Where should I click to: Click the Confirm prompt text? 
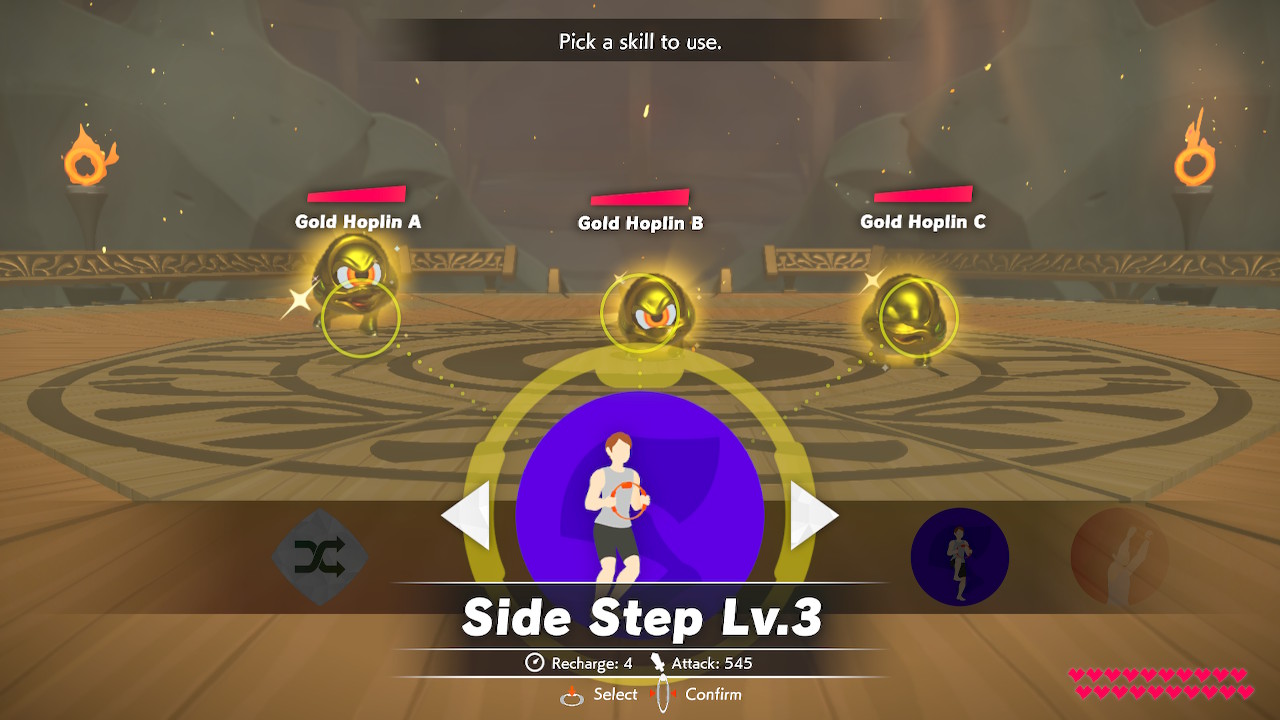pyautogui.click(x=712, y=694)
